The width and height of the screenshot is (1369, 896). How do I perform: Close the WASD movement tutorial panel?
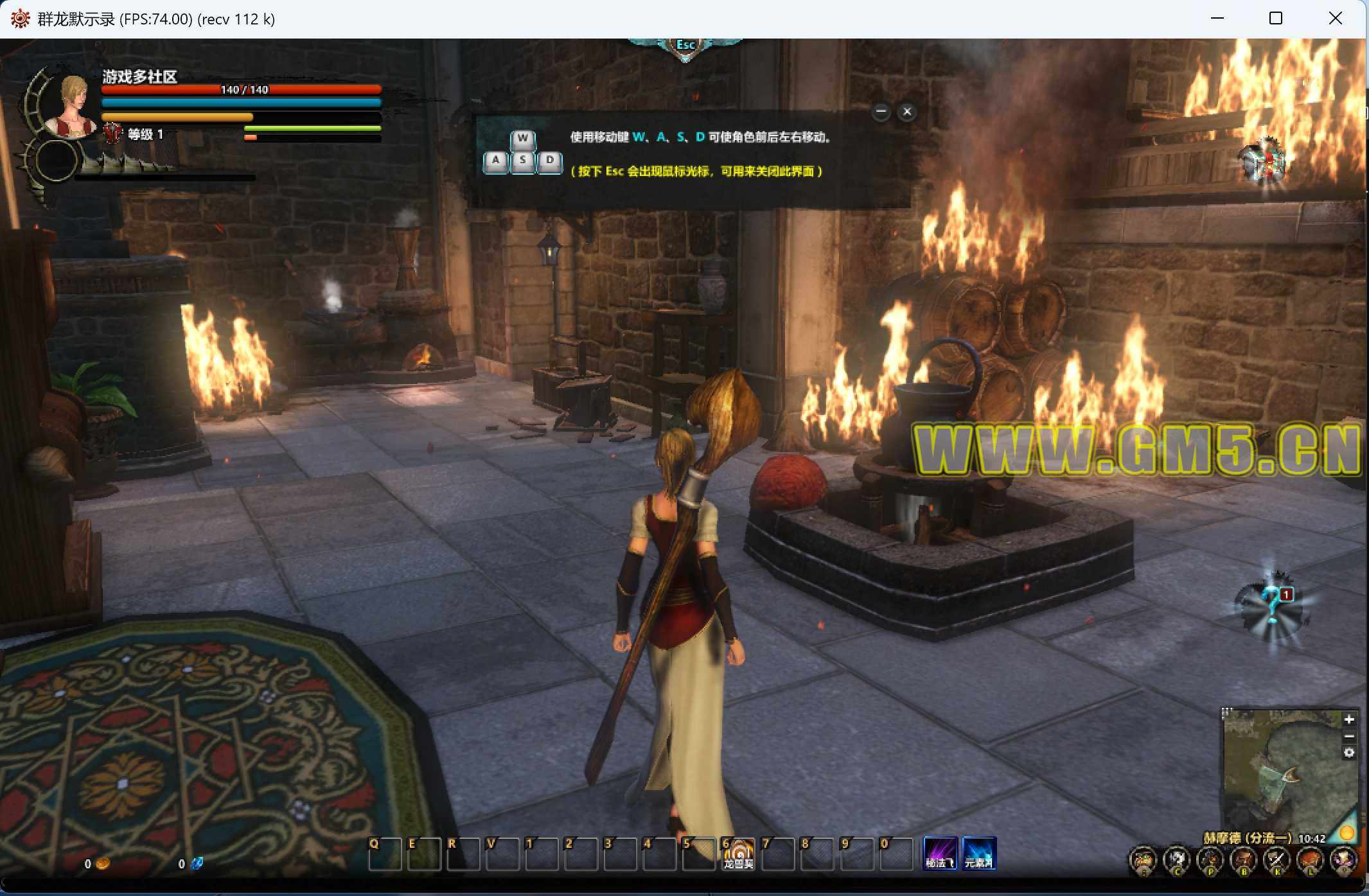(x=906, y=112)
